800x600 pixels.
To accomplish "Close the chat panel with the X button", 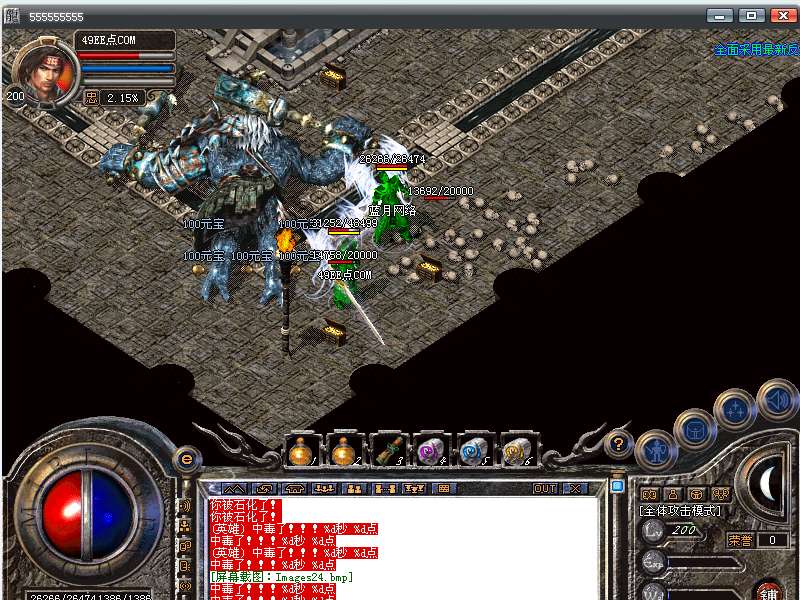I will tap(575, 489).
